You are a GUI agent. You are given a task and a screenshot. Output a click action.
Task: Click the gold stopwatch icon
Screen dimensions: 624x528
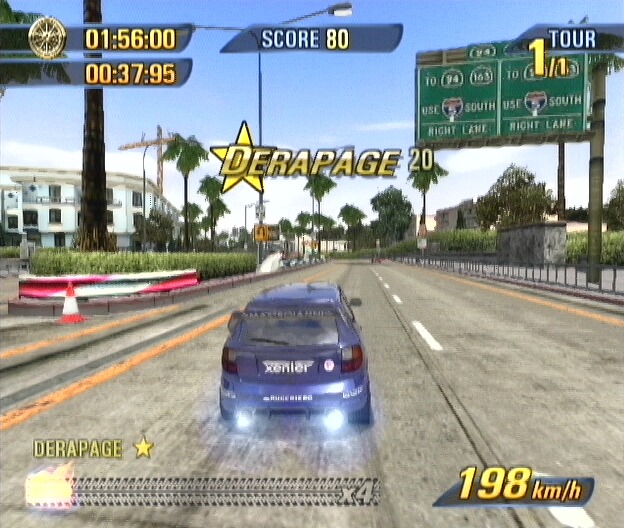(x=47, y=38)
